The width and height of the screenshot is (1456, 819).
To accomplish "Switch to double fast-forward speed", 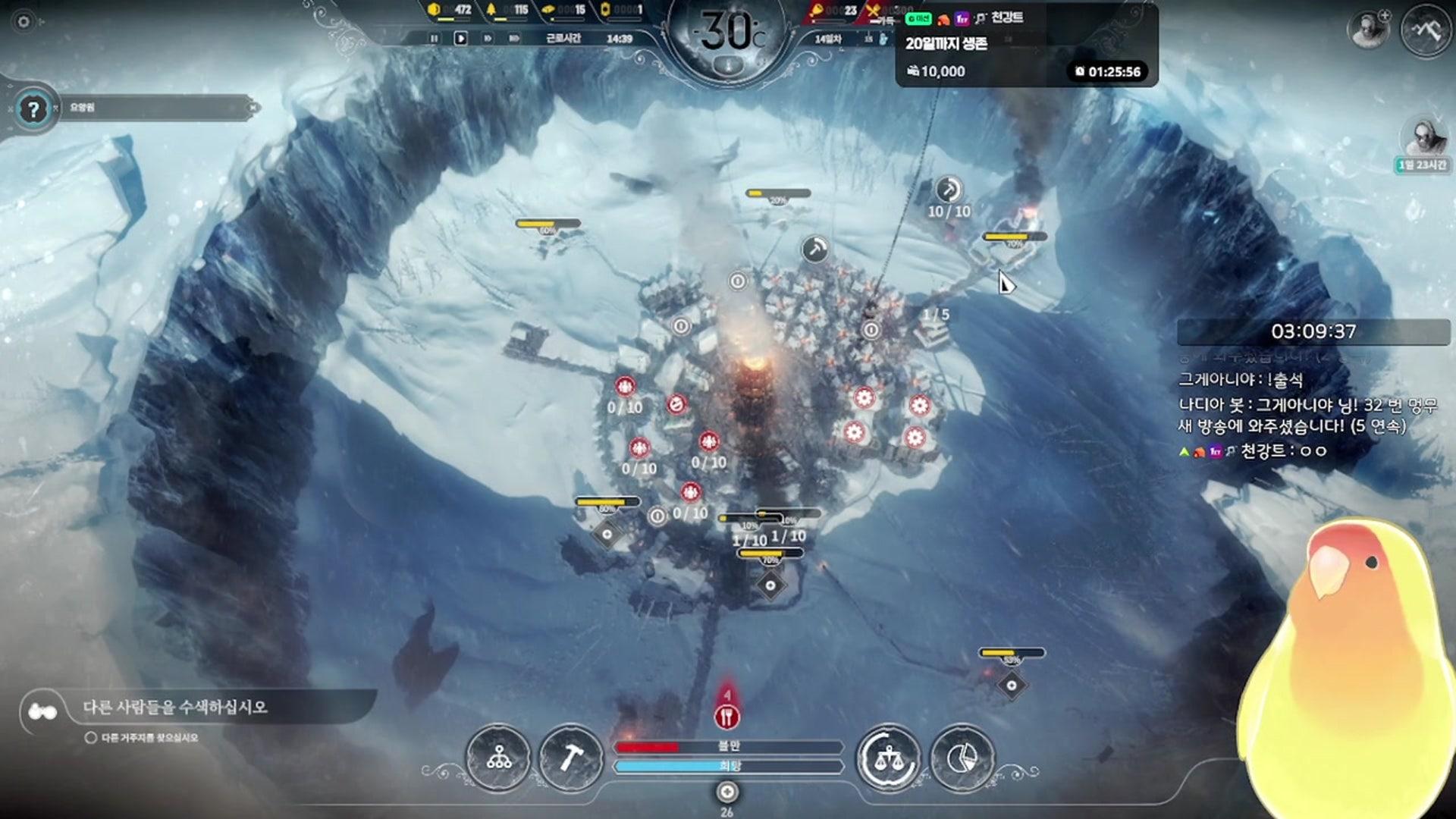I will 488,38.
